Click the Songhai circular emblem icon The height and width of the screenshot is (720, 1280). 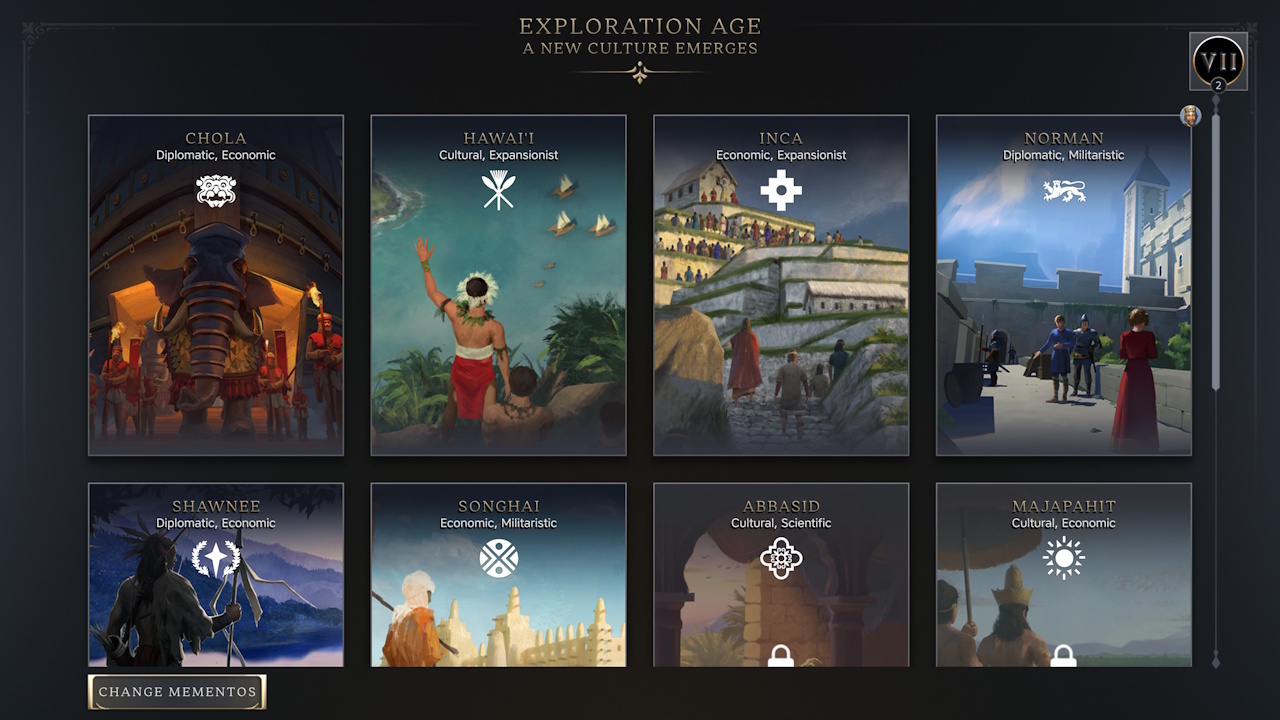(x=498, y=557)
